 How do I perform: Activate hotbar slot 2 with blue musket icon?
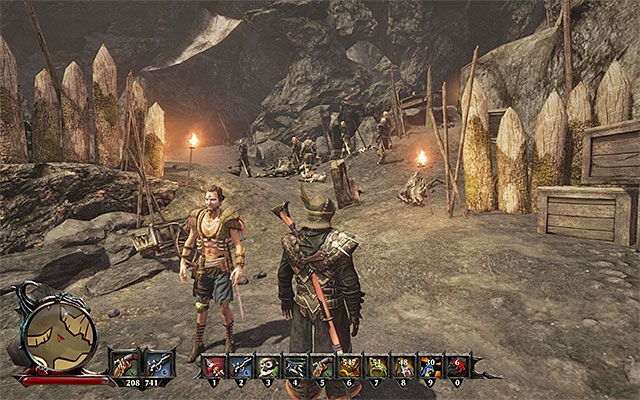(241, 366)
